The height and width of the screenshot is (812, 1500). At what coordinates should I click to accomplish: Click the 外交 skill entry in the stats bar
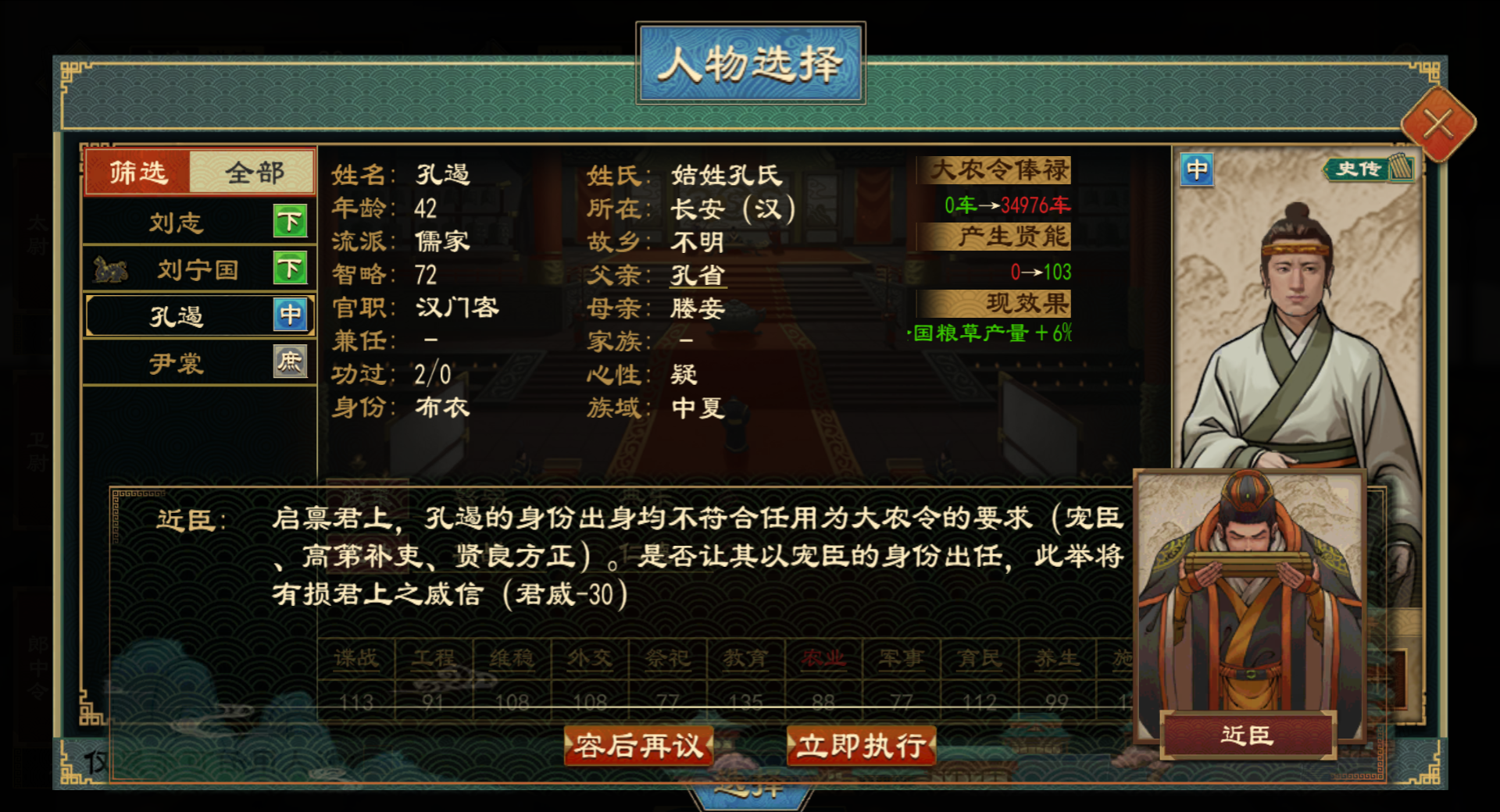tap(590, 658)
